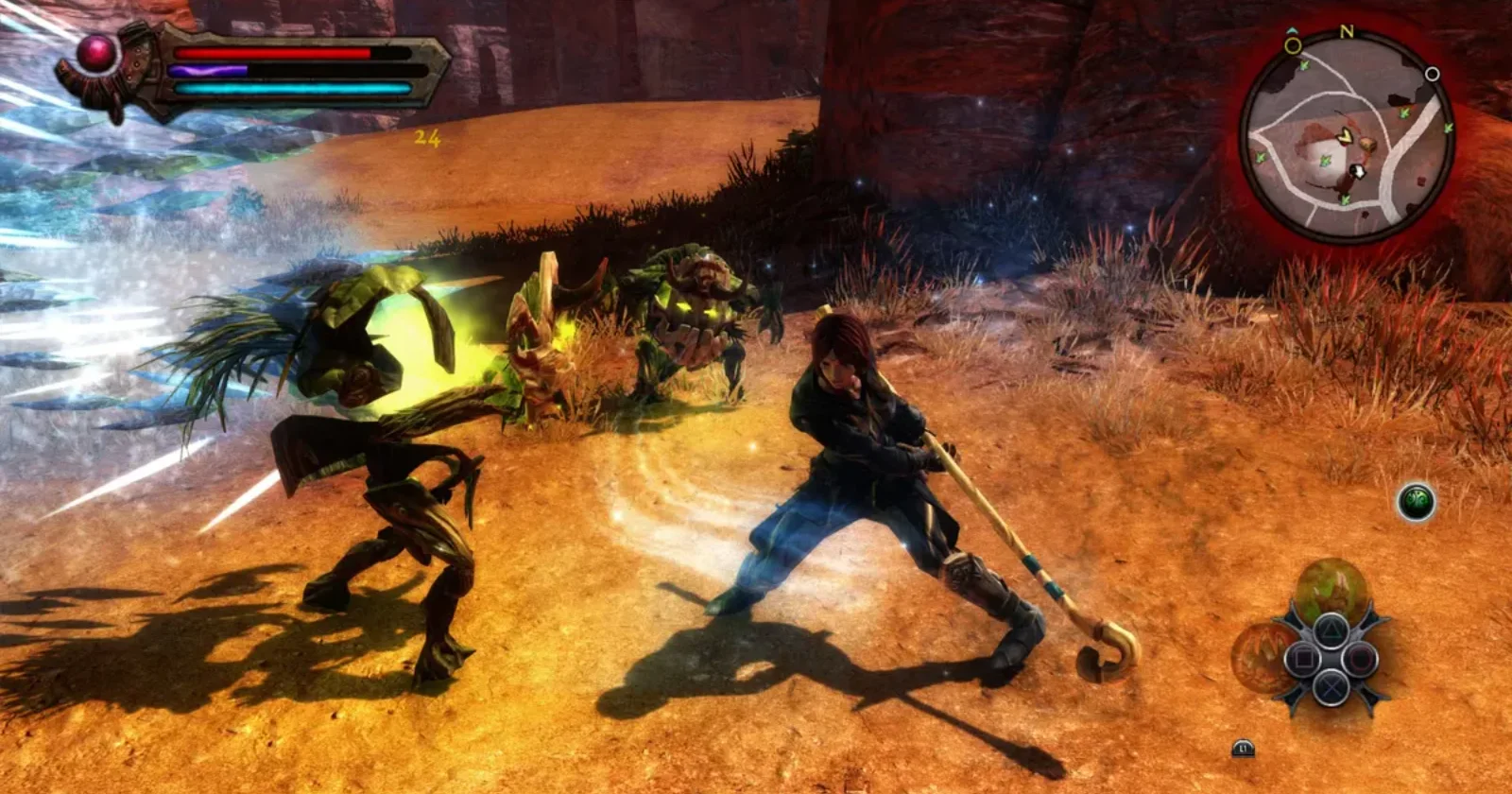
Task: Select the white ring marker on minimap rim
Action: 1432,74
